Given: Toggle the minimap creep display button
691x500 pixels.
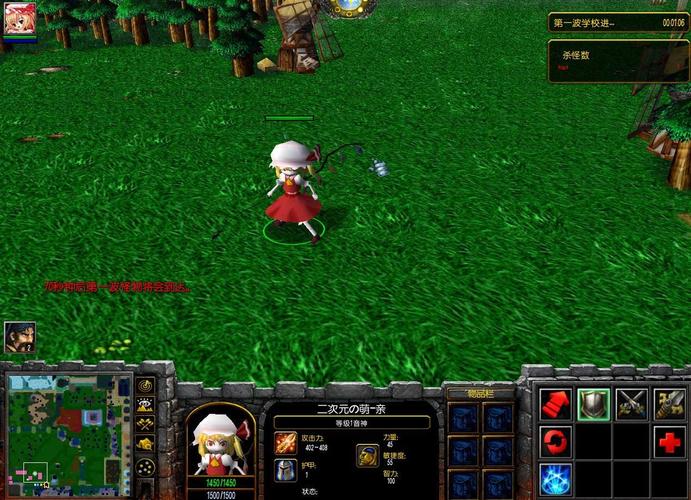Looking at the screenshot, I should coord(145,444).
